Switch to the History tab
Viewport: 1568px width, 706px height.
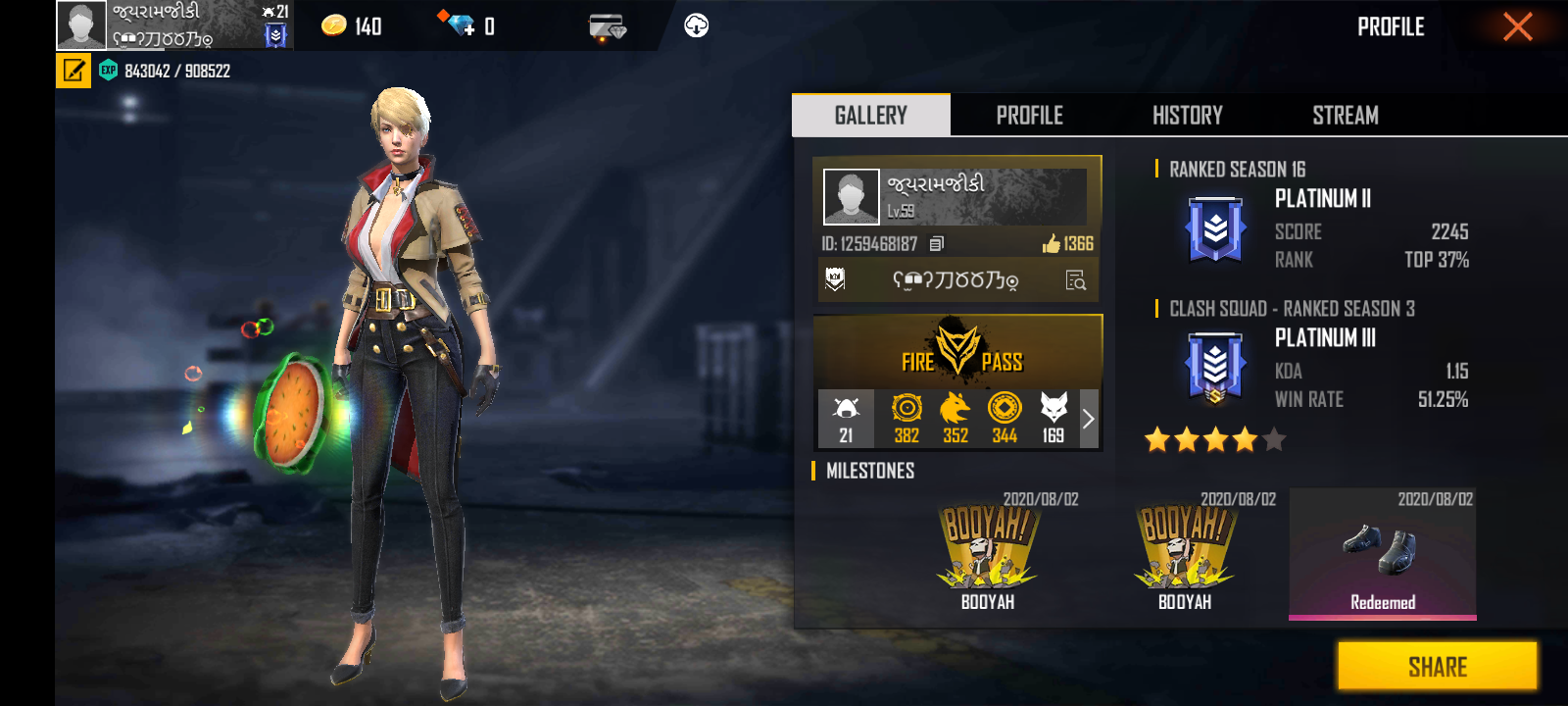coord(1187,116)
